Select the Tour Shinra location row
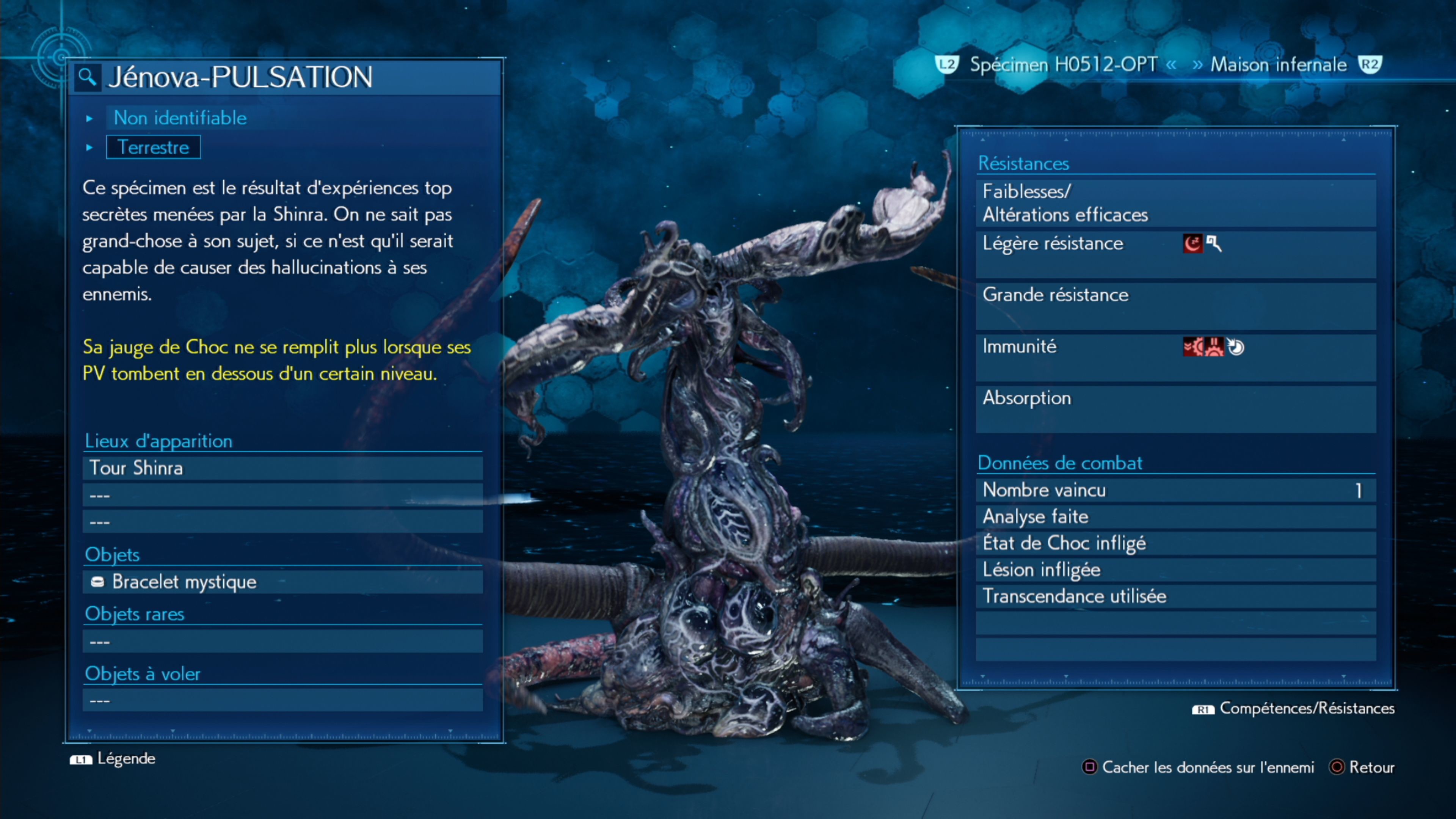Image resolution: width=1456 pixels, height=819 pixels. click(x=282, y=468)
